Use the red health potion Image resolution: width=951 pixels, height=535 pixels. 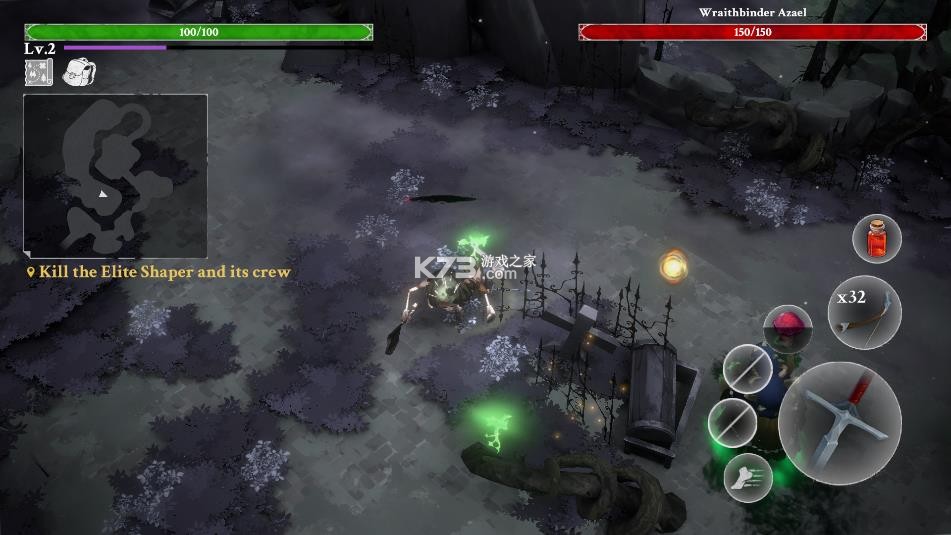[x=876, y=240]
